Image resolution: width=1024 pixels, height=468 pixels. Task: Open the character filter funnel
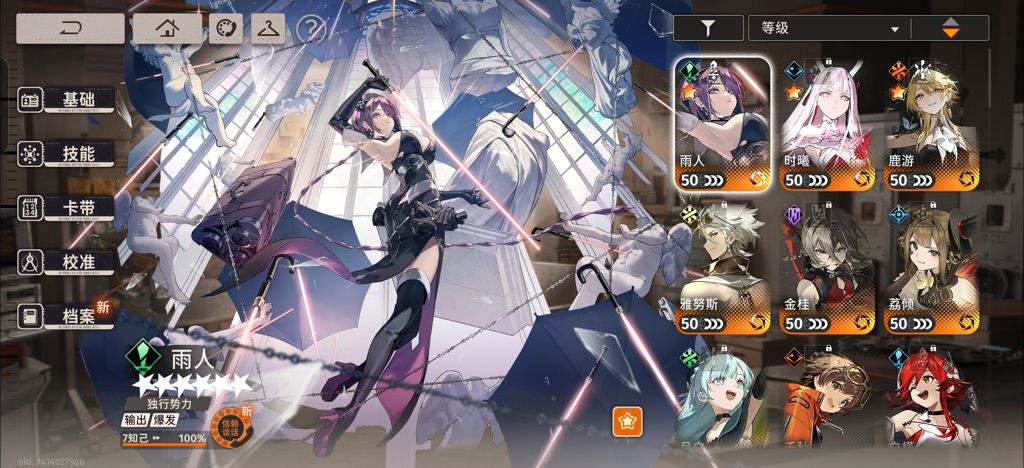[x=708, y=28]
